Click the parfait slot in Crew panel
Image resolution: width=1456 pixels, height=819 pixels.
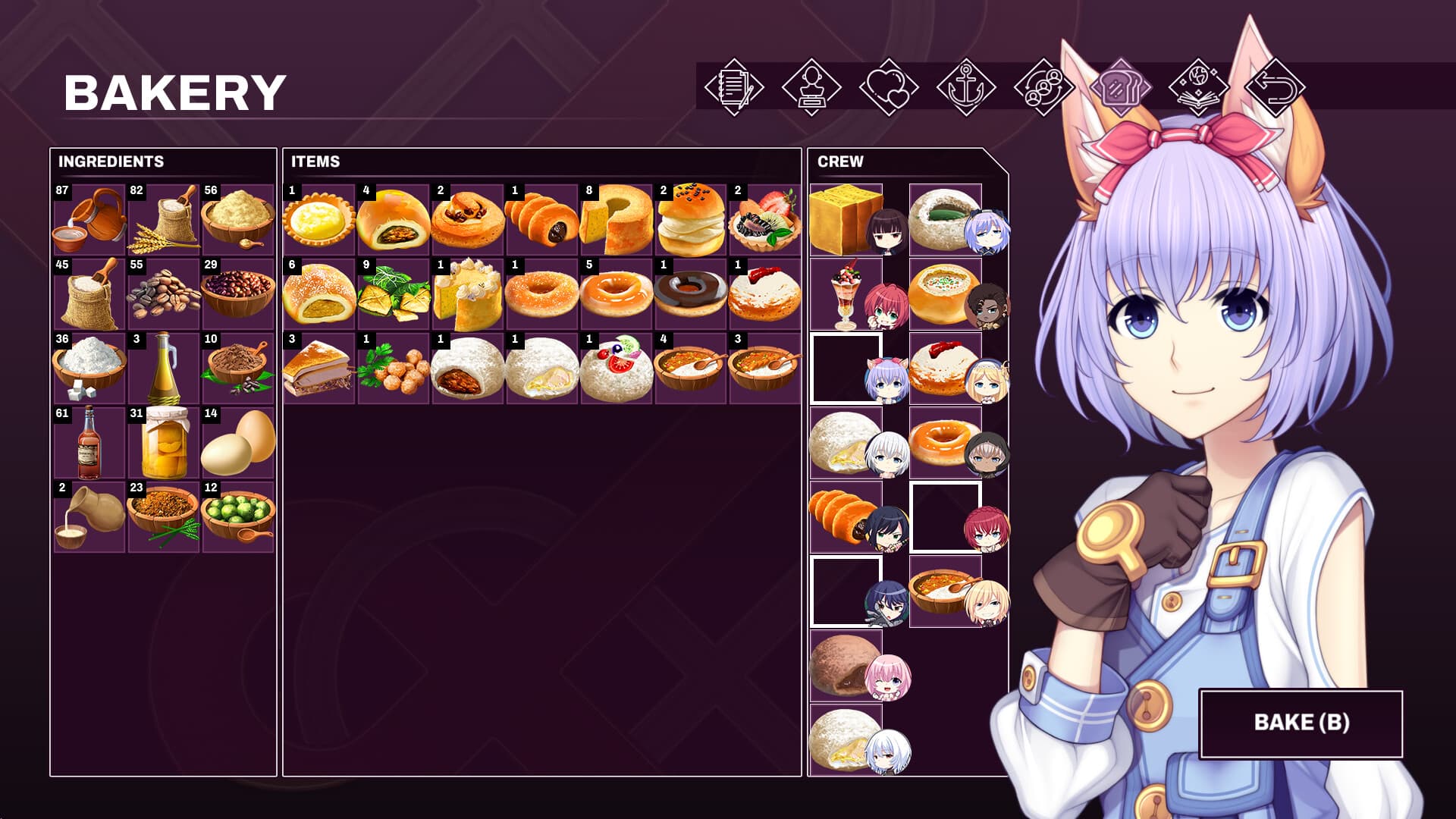coord(847,294)
